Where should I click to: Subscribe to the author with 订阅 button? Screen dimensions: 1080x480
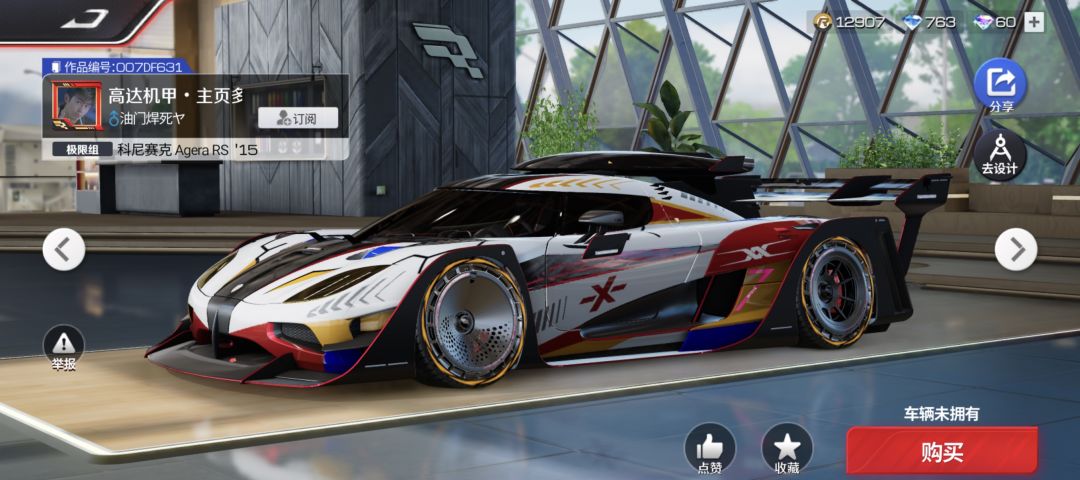pyautogui.click(x=297, y=118)
